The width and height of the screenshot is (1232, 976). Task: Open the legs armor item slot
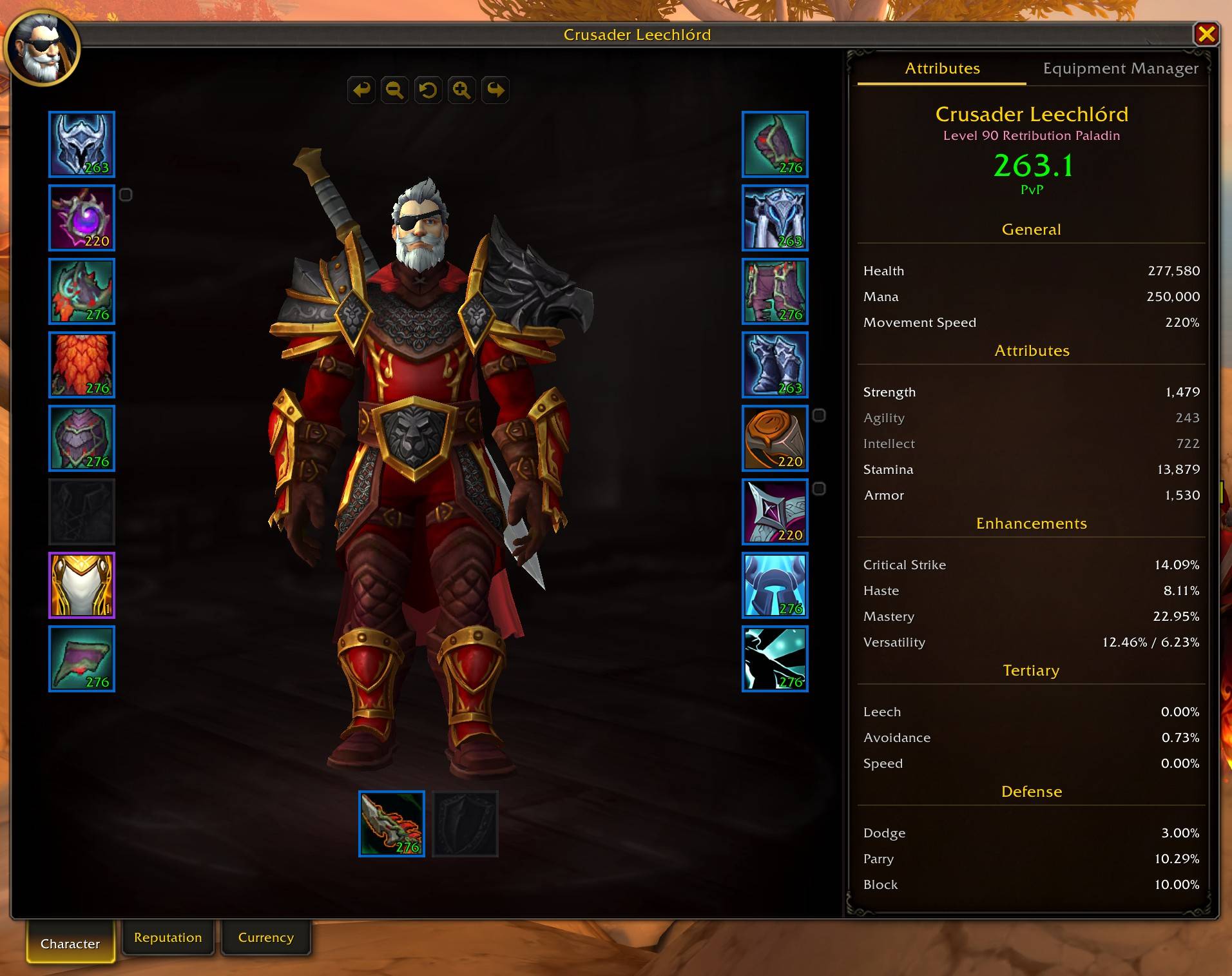pos(775,291)
